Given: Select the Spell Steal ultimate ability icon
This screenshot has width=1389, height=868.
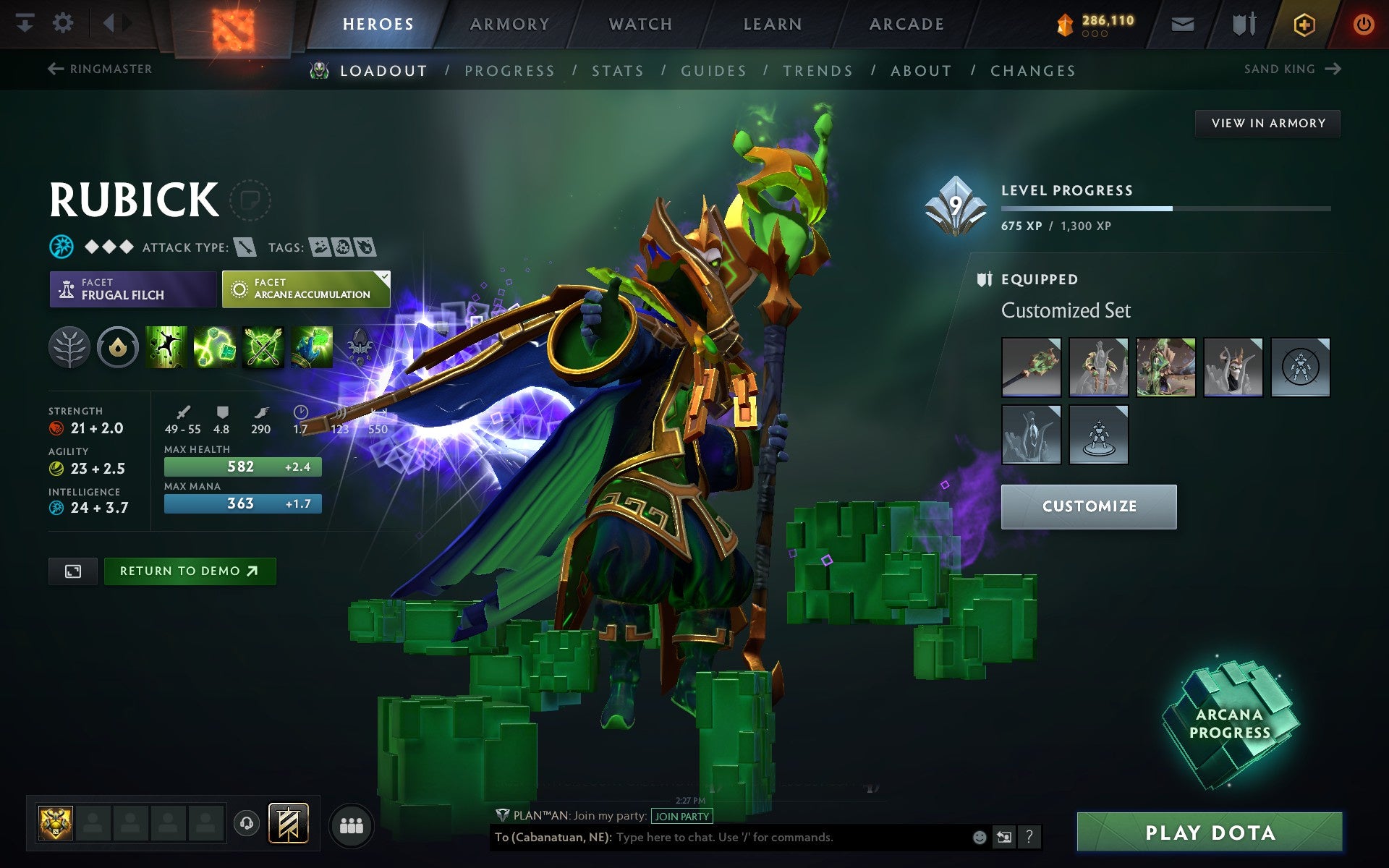Looking at the screenshot, I should pos(311,347).
